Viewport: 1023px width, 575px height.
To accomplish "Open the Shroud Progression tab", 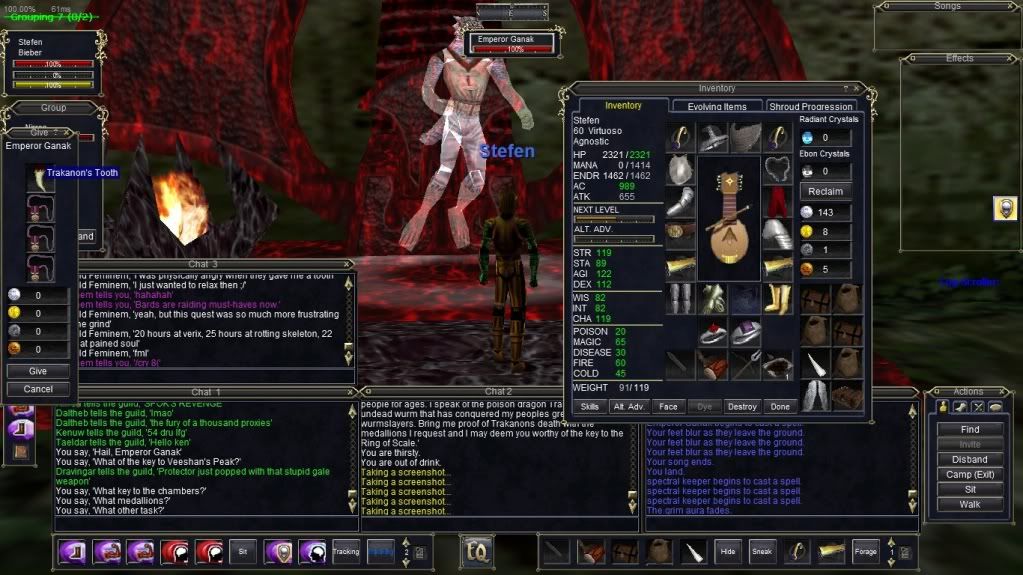I will [x=813, y=107].
